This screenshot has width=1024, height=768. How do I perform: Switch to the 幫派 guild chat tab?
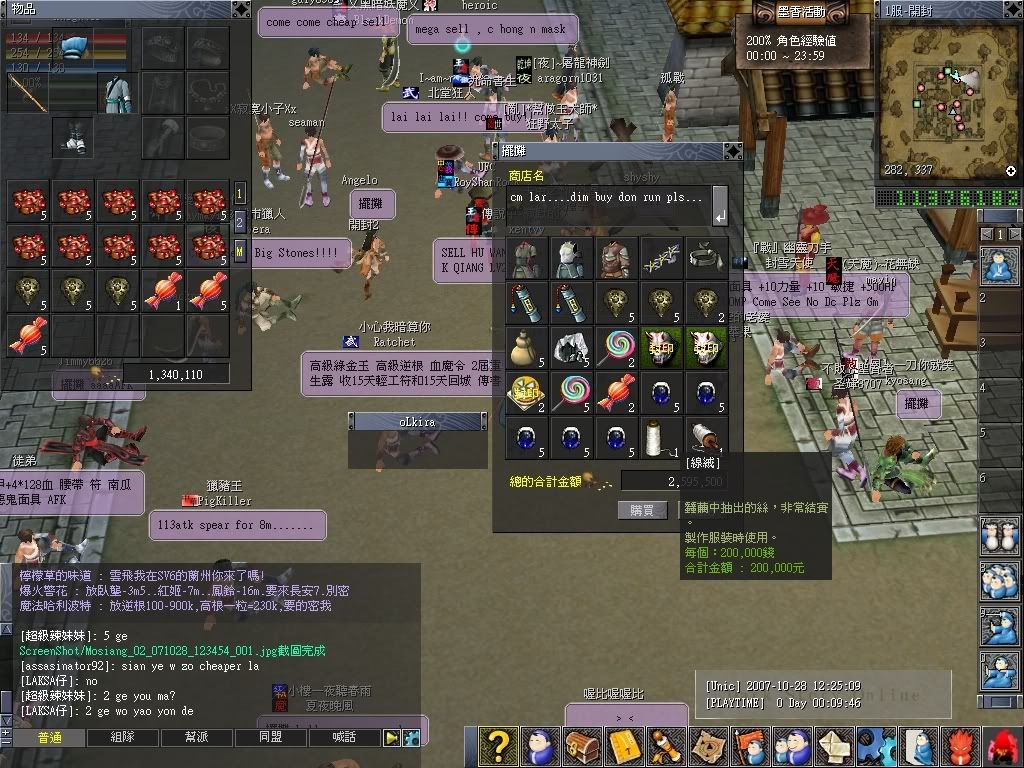pyautogui.click(x=197, y=737)
